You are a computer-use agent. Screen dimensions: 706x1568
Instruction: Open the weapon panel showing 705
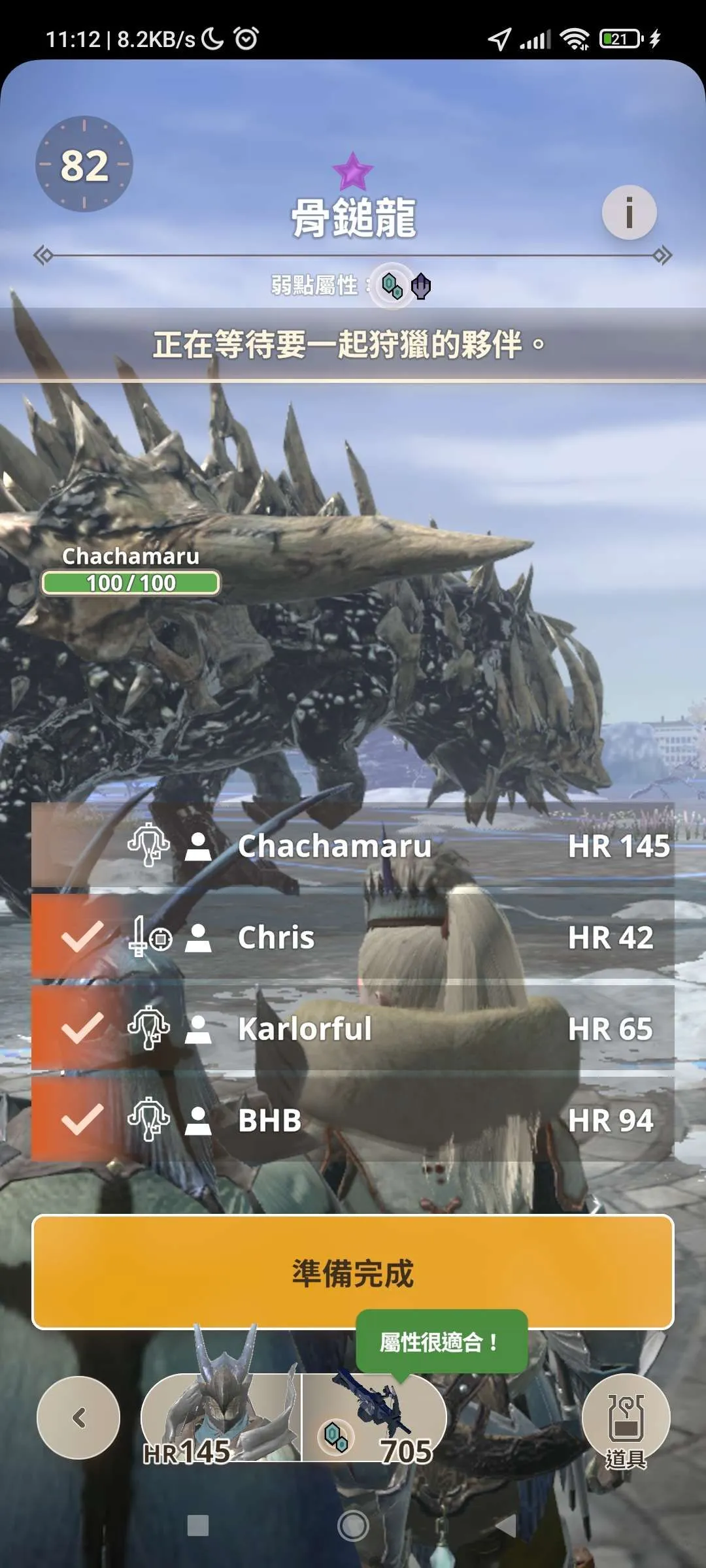[374, 1419]
